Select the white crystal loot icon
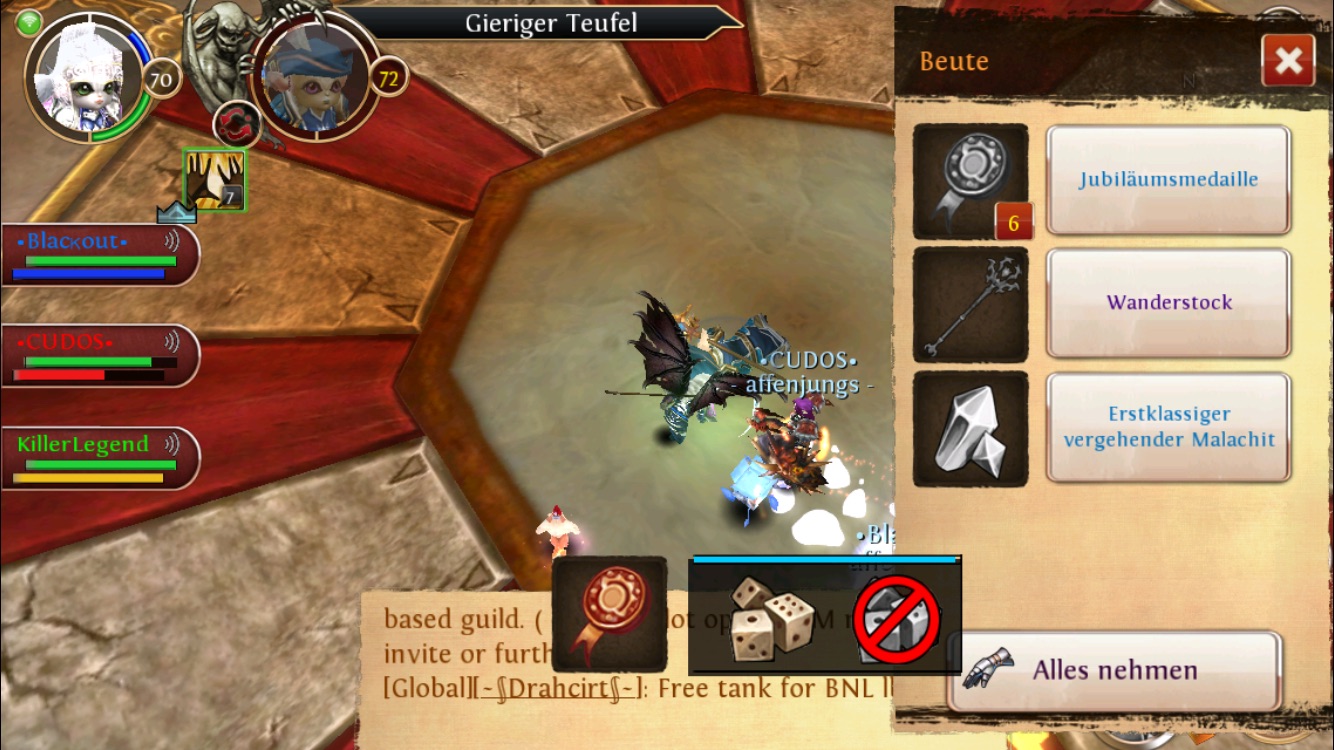Screen dimensions: 1334x750 tap(970, 429)
